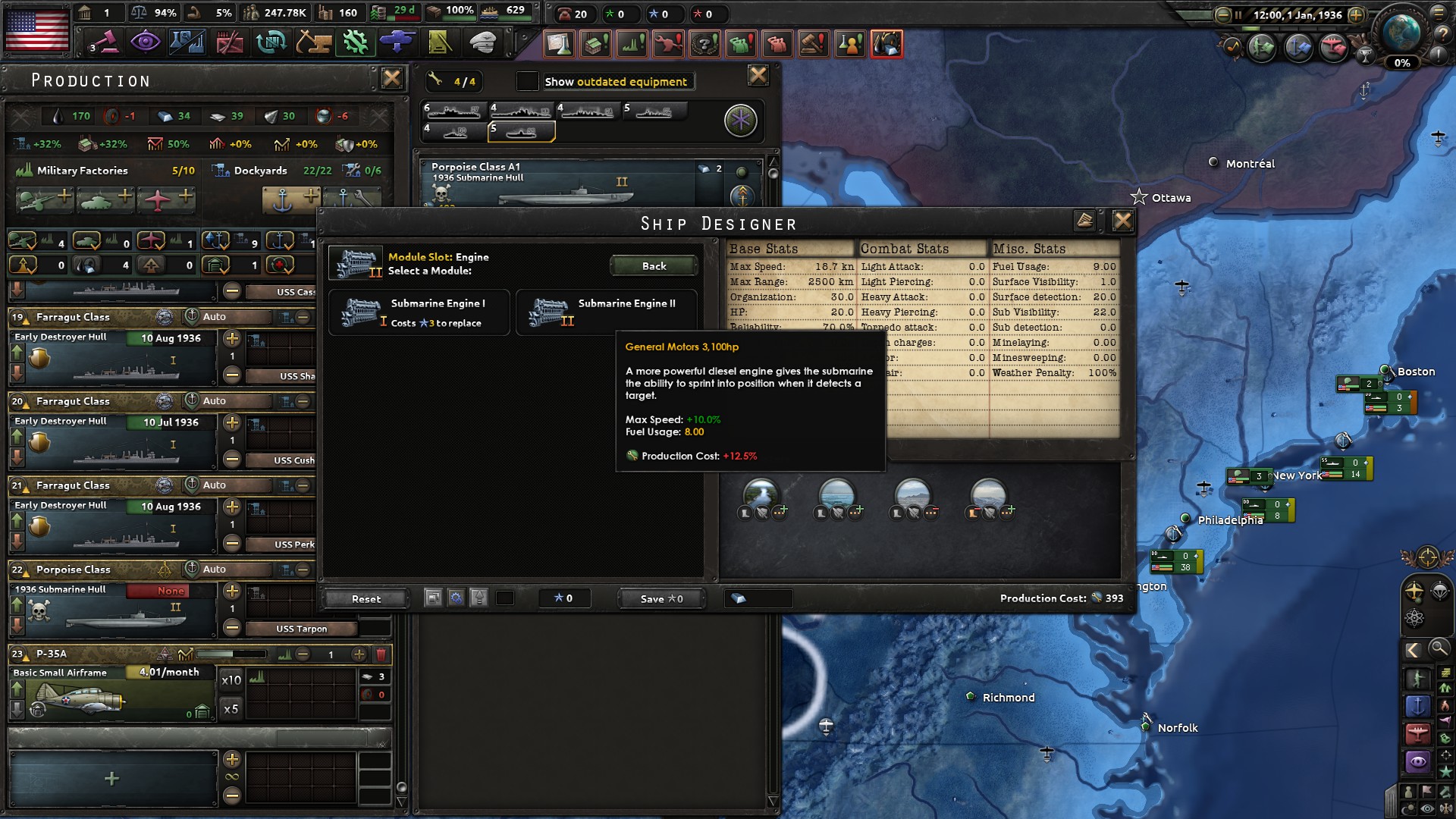Open the naval anchor view on map sidebar
Viewport: 1456px width, 819px height.
coord(1418,704)
